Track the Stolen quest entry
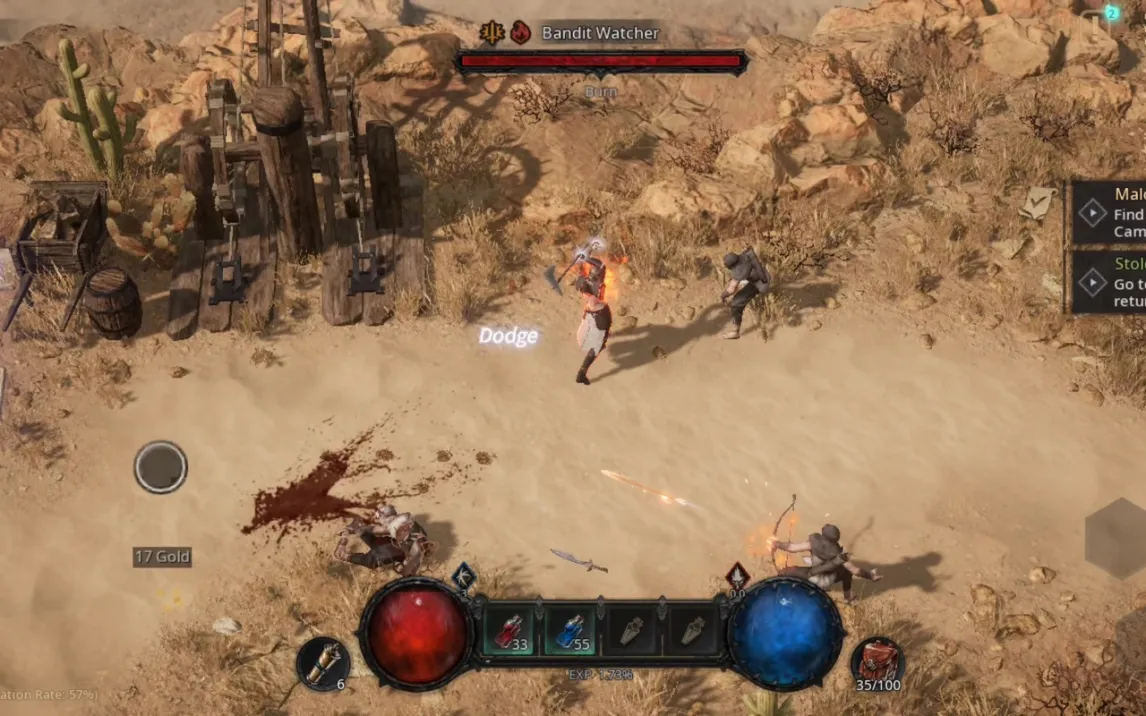Screen dimensions: 1146x716 1110,283
